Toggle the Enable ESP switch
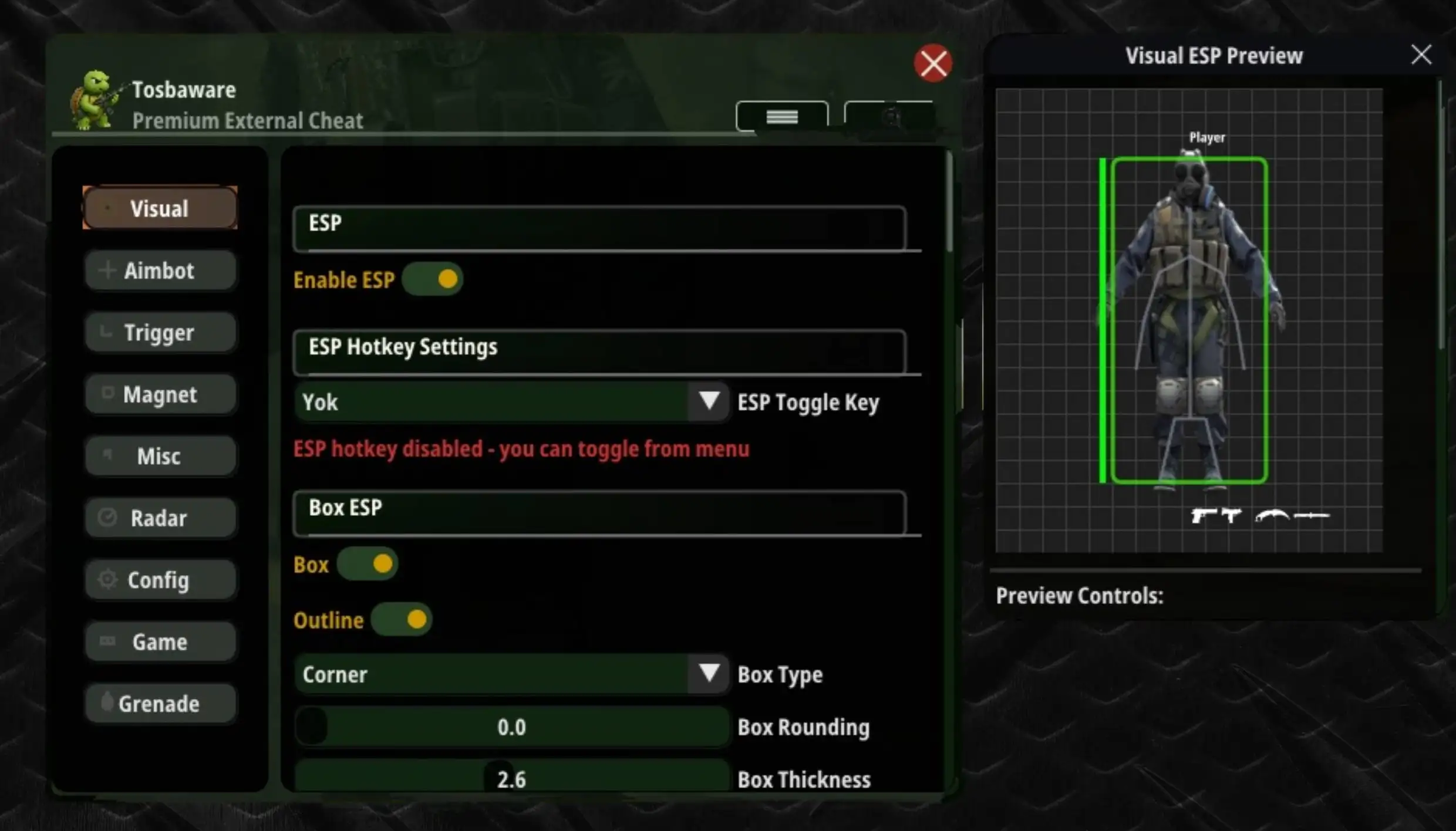Screen dimensions: 1456x831 point(433,279)
